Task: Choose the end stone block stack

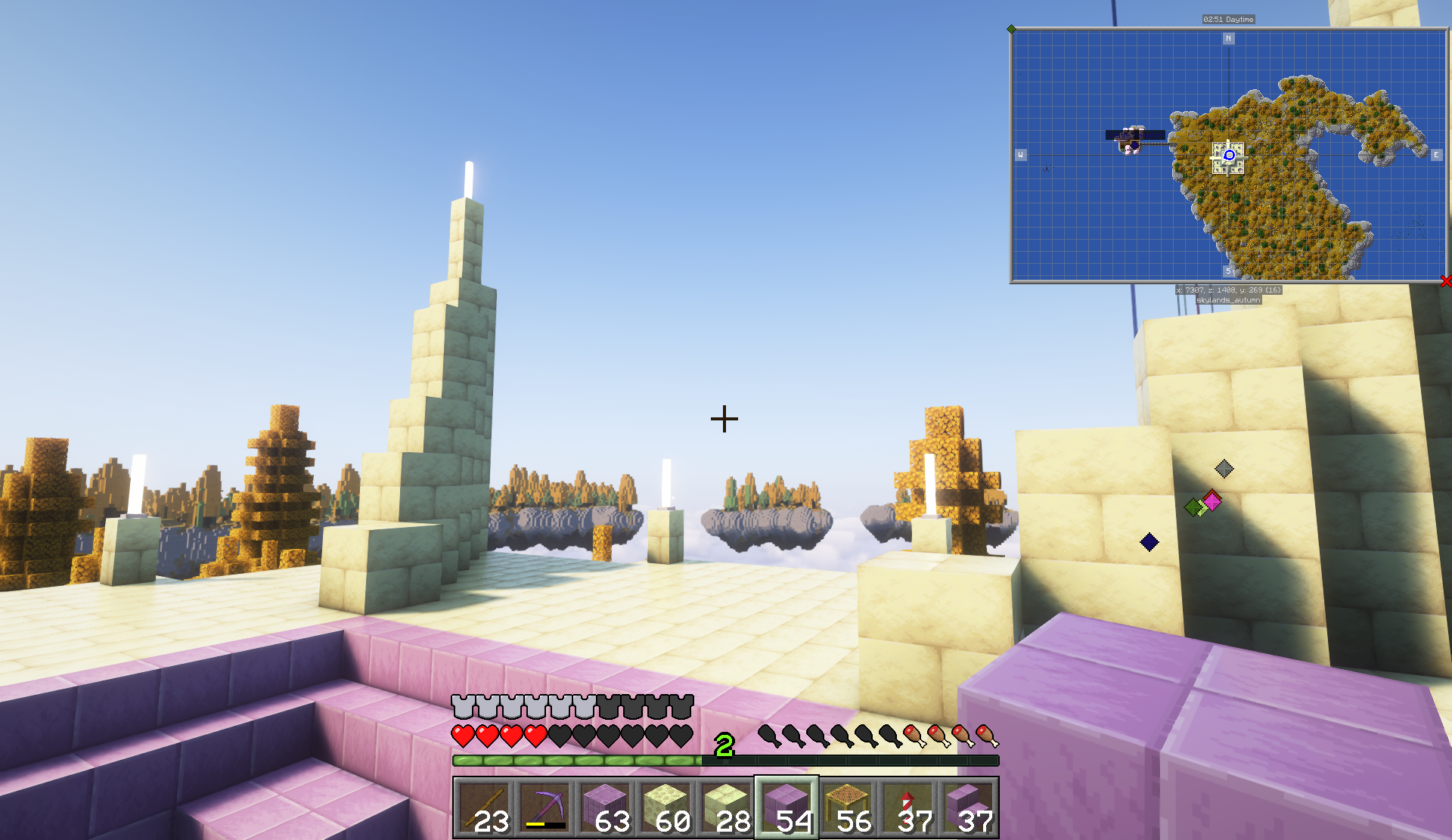Action: coord(665,807)
